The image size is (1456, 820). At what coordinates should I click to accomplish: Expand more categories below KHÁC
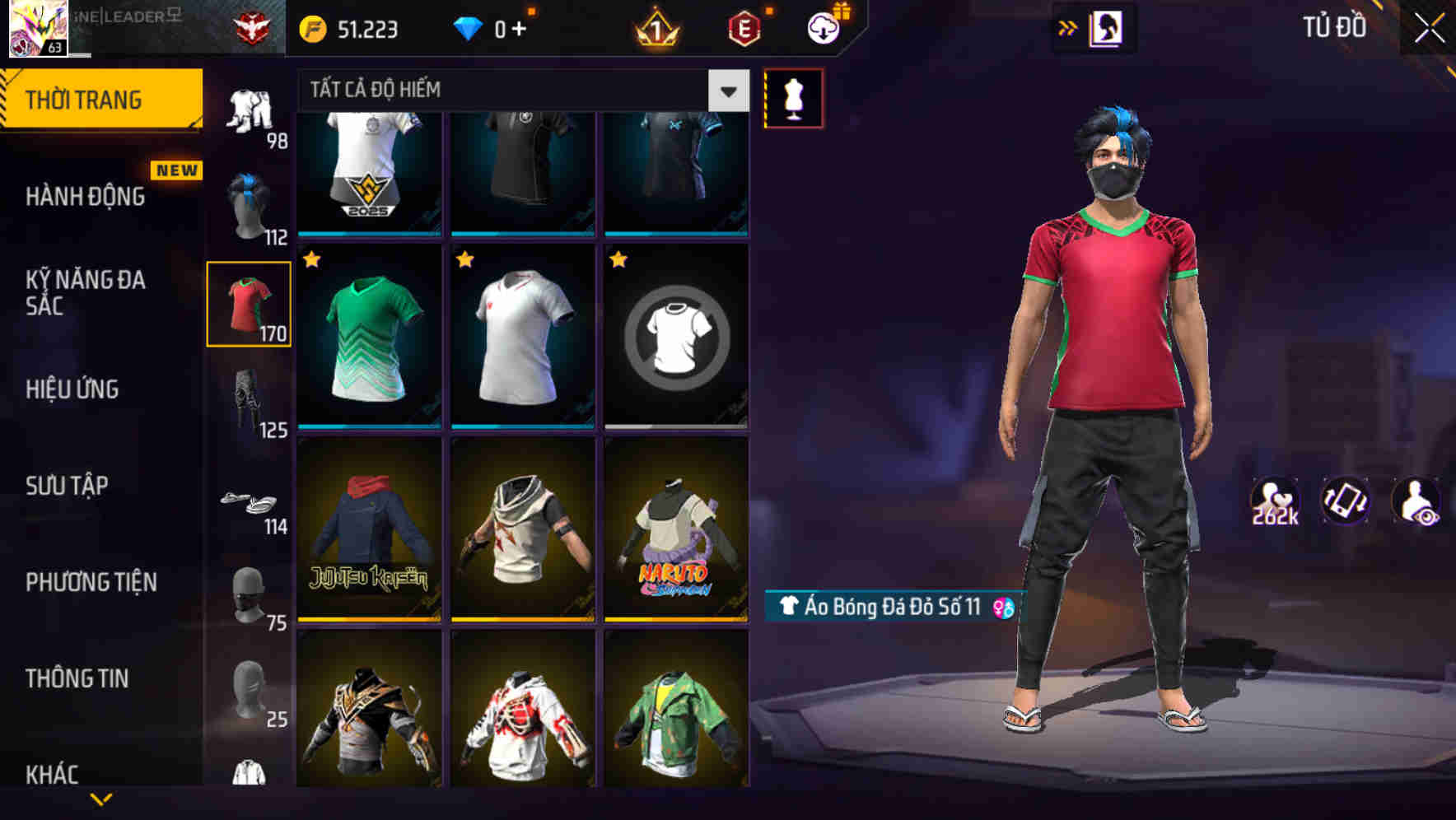(101, 797)
